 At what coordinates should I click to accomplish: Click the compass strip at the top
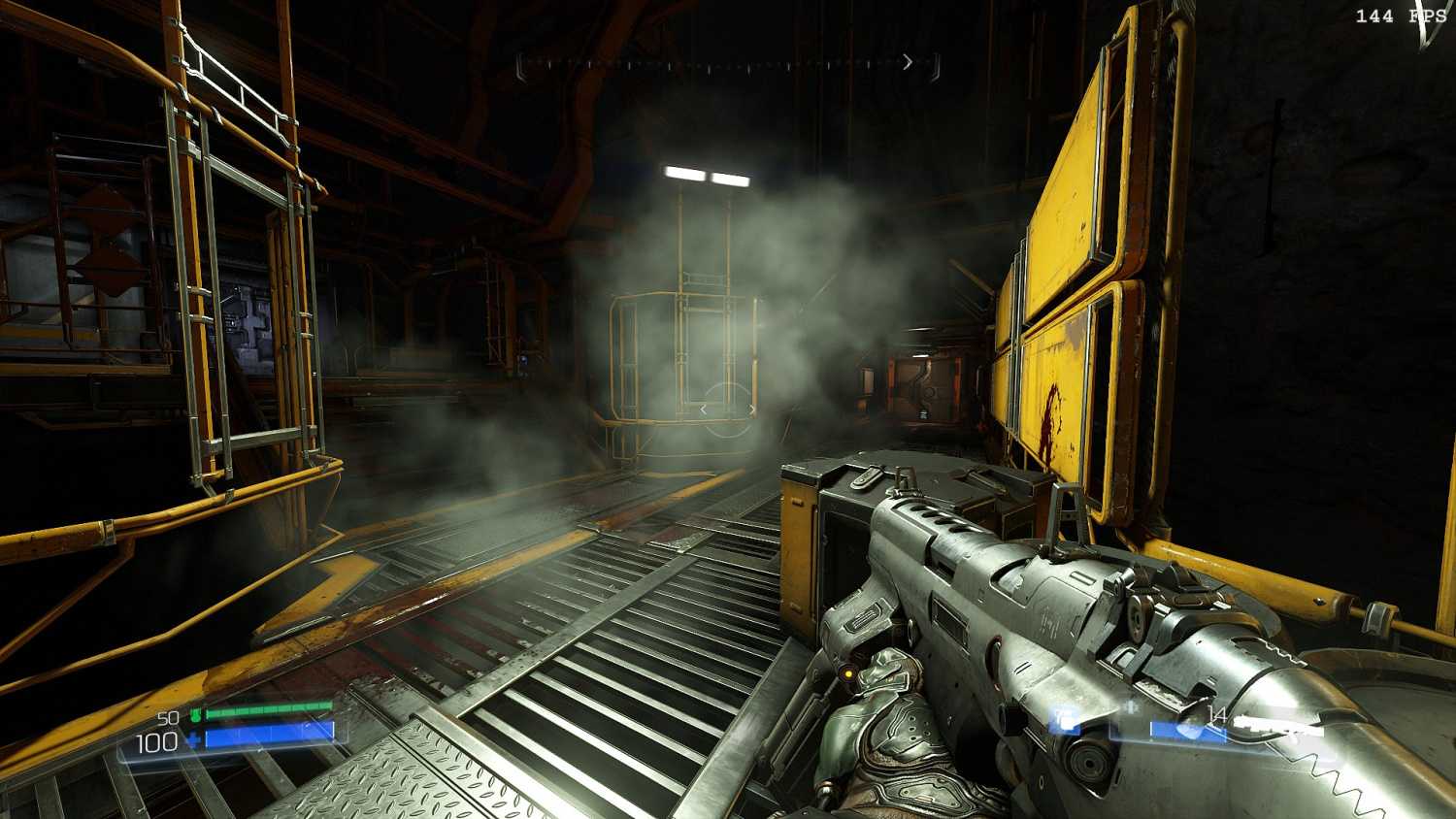[x=728, y=64]
